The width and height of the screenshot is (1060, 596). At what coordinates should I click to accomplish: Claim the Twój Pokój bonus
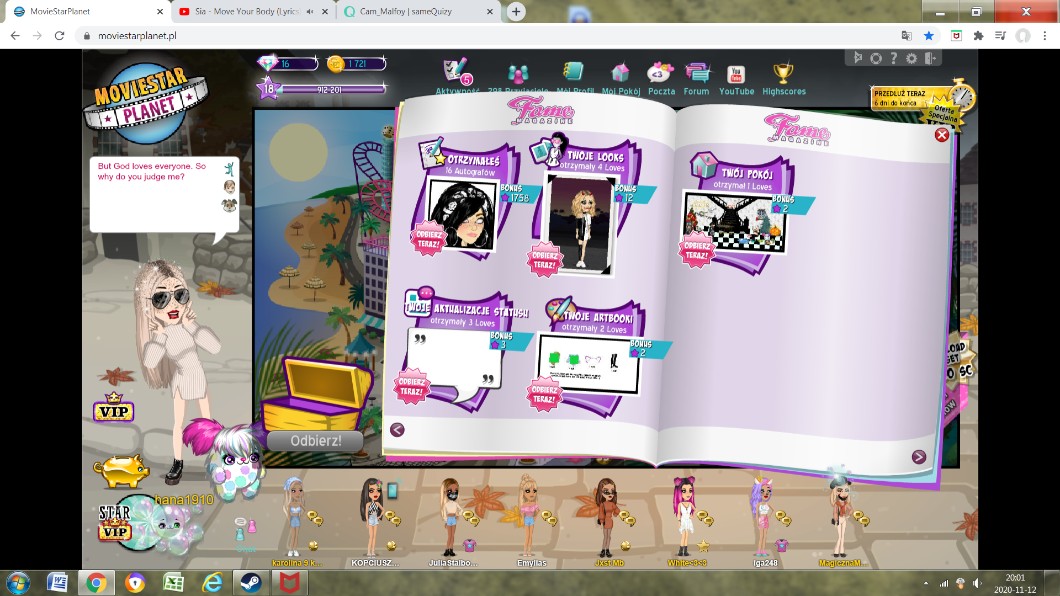tap(697, 251)
